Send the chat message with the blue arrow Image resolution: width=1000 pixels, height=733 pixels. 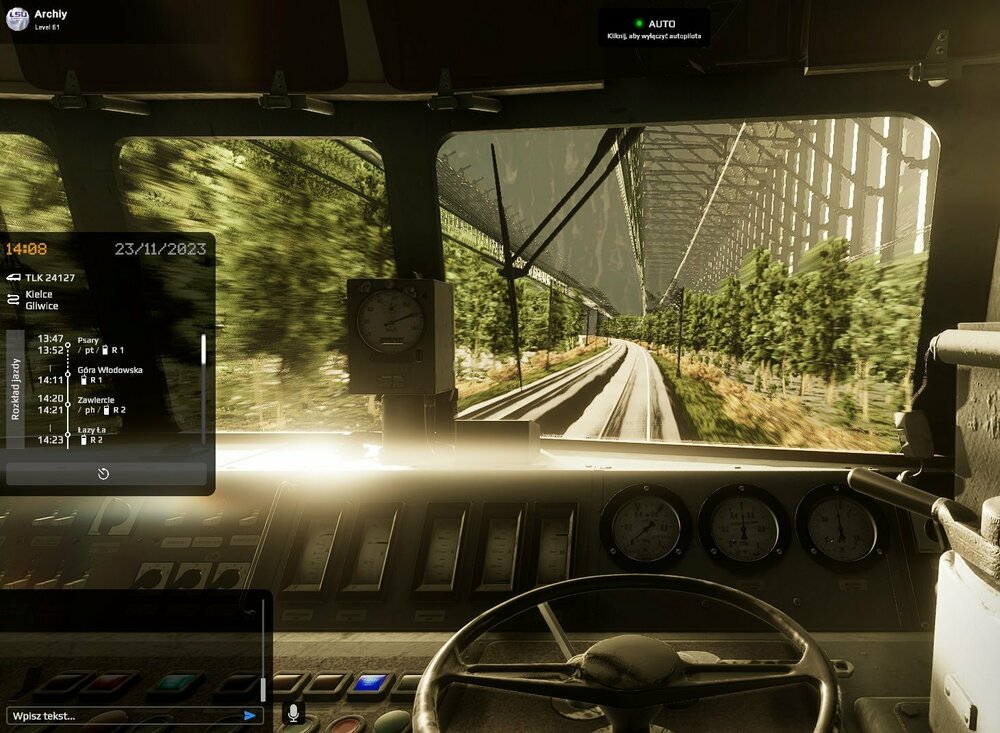[x=250, y=715]
